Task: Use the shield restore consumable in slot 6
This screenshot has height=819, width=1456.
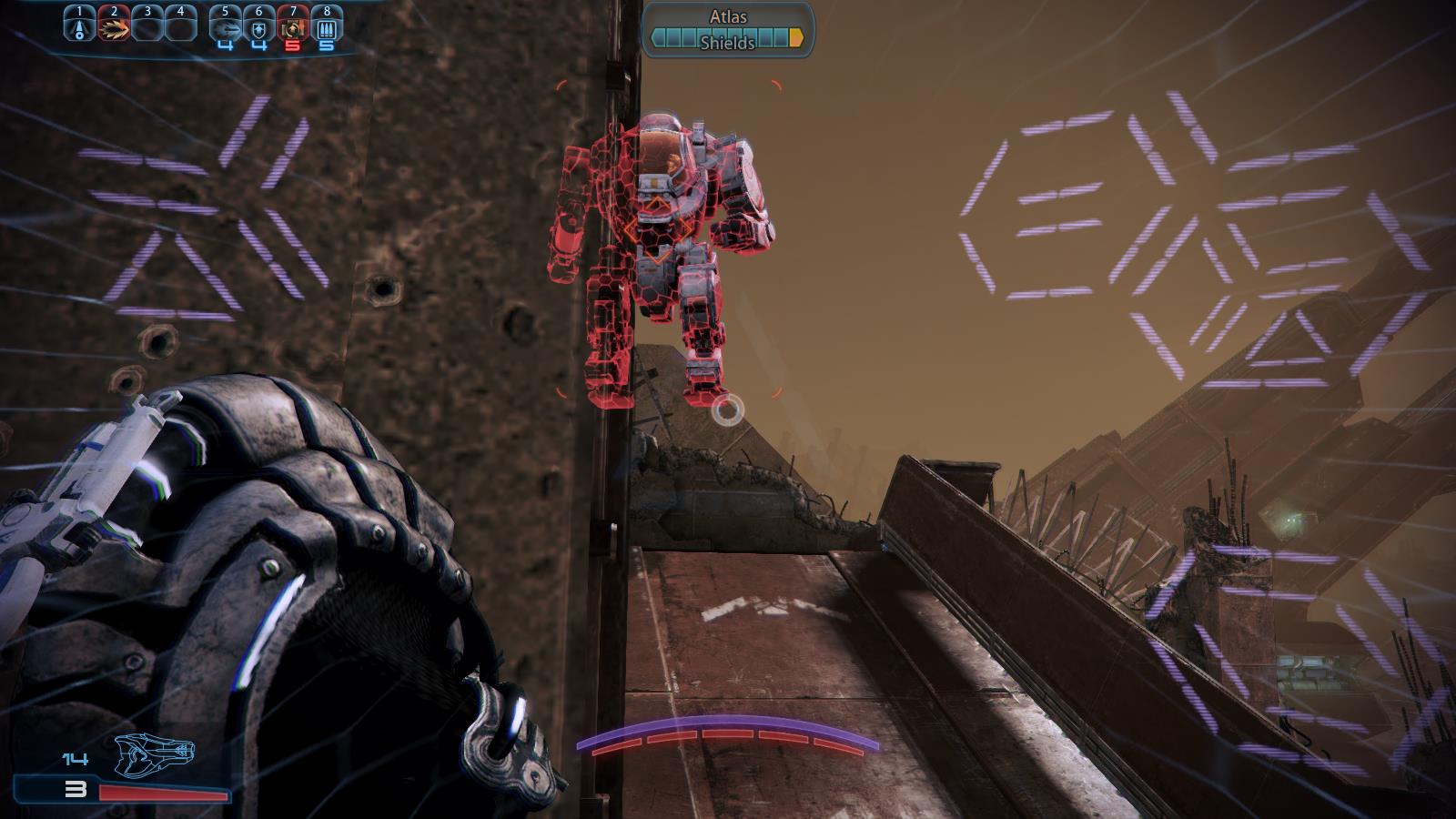Action: click(x=259, y=26)
